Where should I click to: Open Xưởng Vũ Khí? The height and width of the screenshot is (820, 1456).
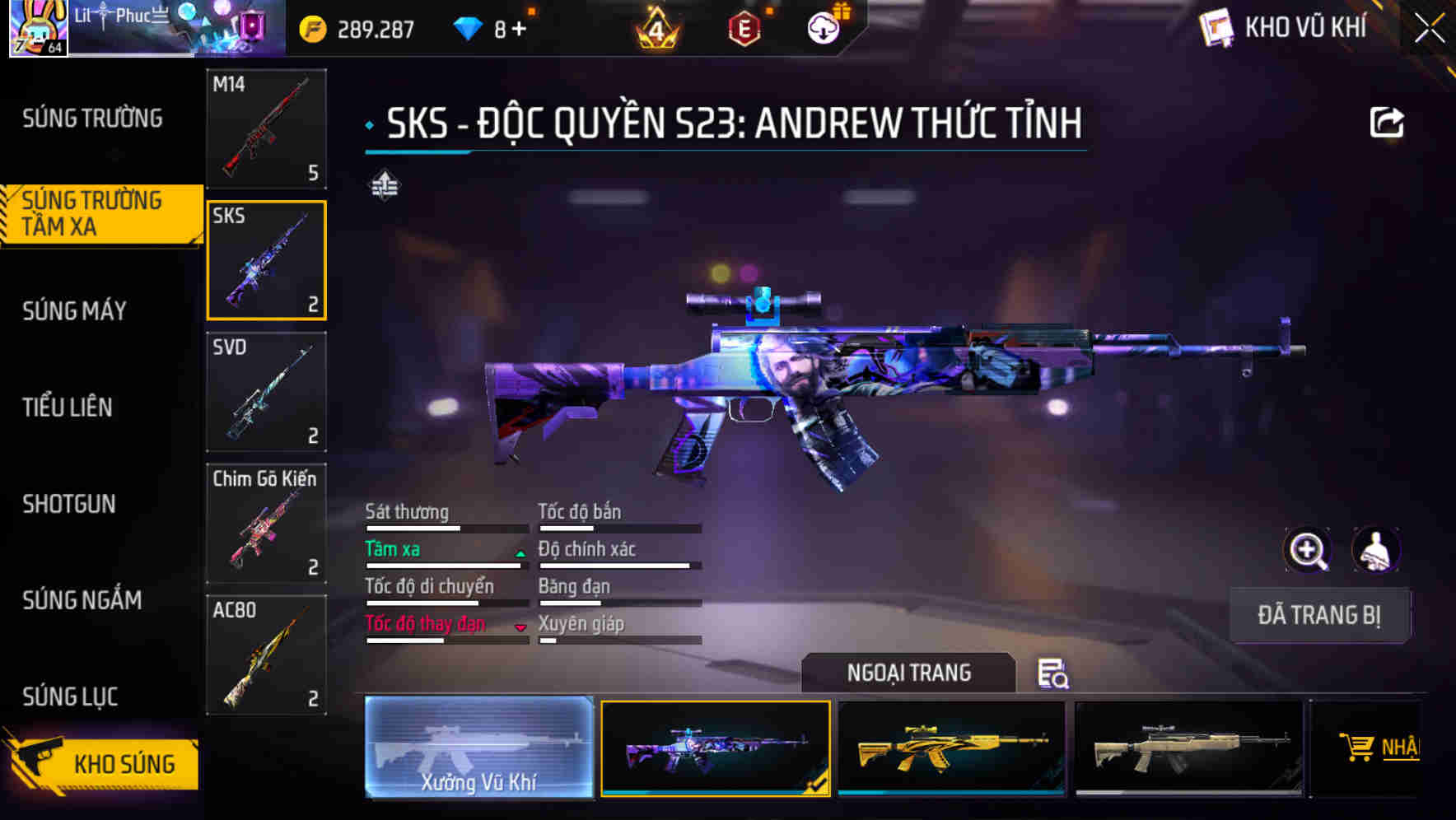[x=478, y=748]
